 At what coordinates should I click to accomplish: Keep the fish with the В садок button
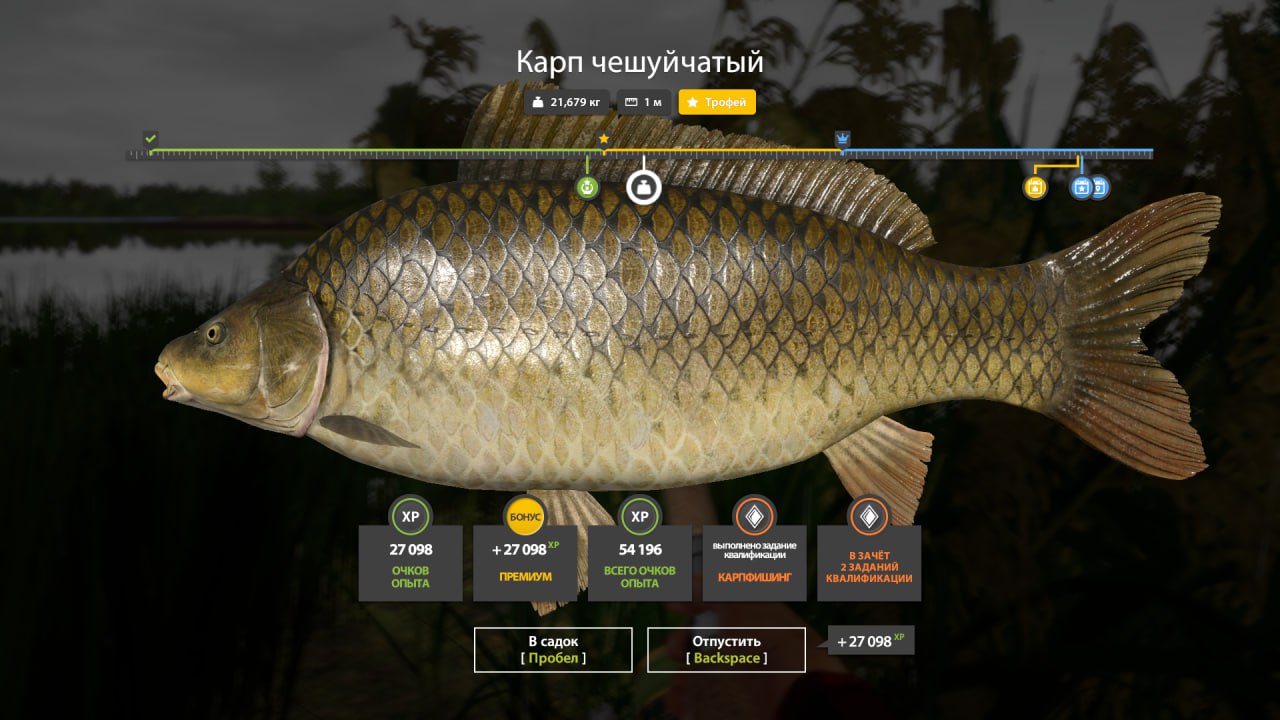click(553, 649)
